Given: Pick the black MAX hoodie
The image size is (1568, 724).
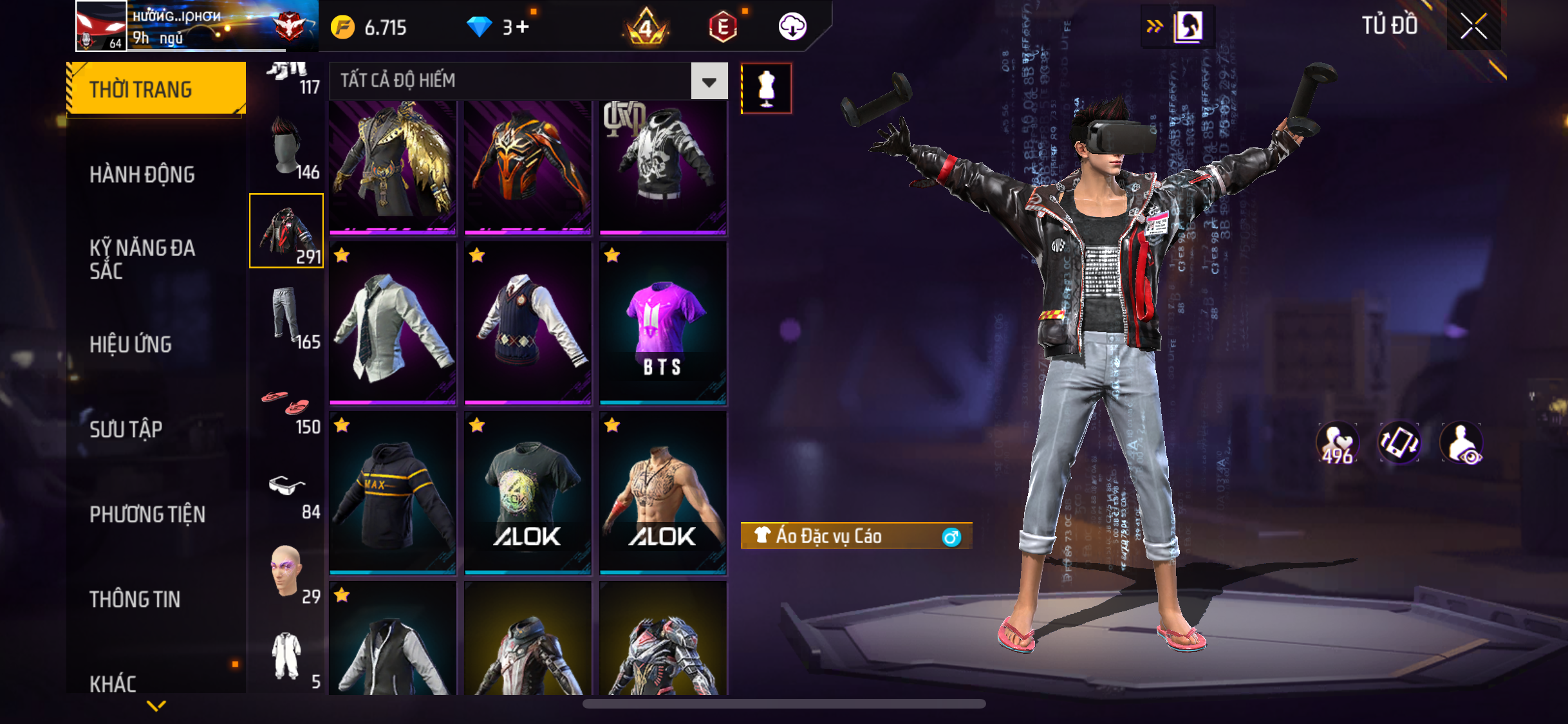Looking at the screenshot, I should click(393, 494).
